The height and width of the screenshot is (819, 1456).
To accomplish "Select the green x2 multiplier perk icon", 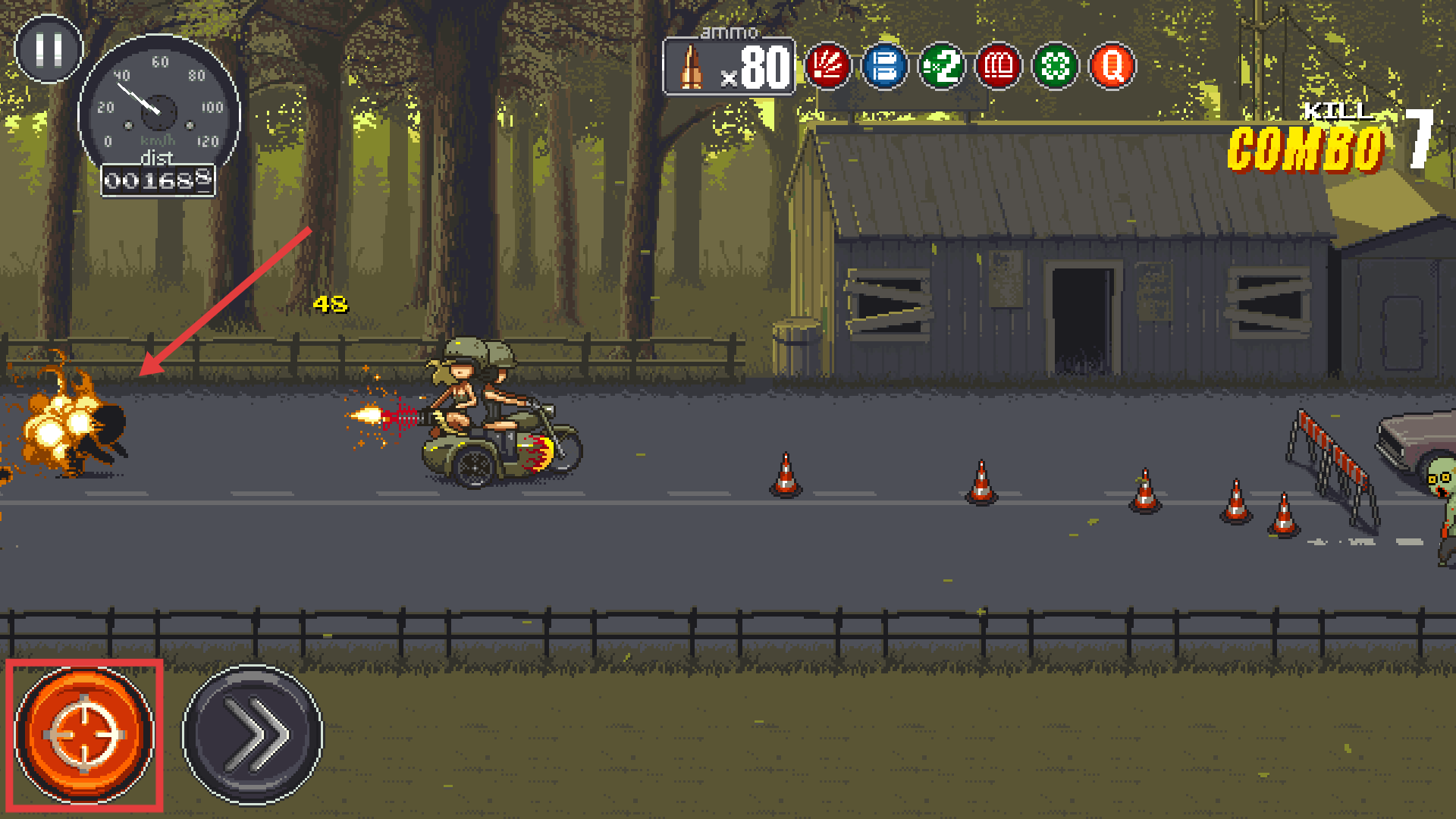I will click(x=941, y=67).
